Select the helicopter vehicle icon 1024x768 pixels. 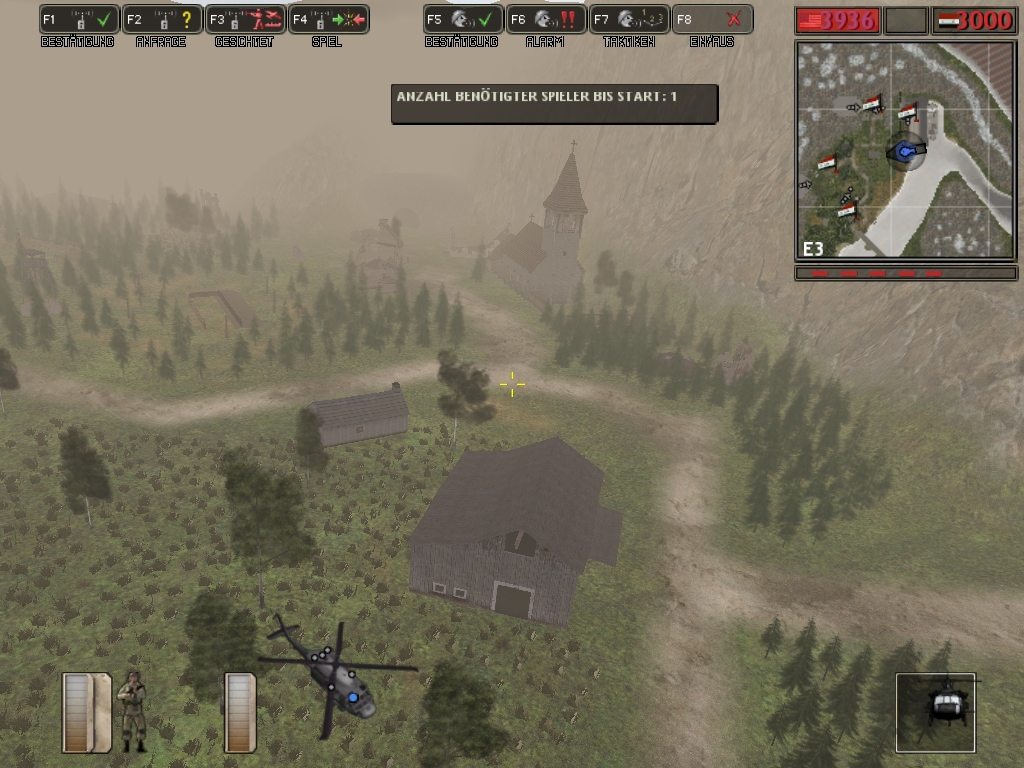coord(936,711)
